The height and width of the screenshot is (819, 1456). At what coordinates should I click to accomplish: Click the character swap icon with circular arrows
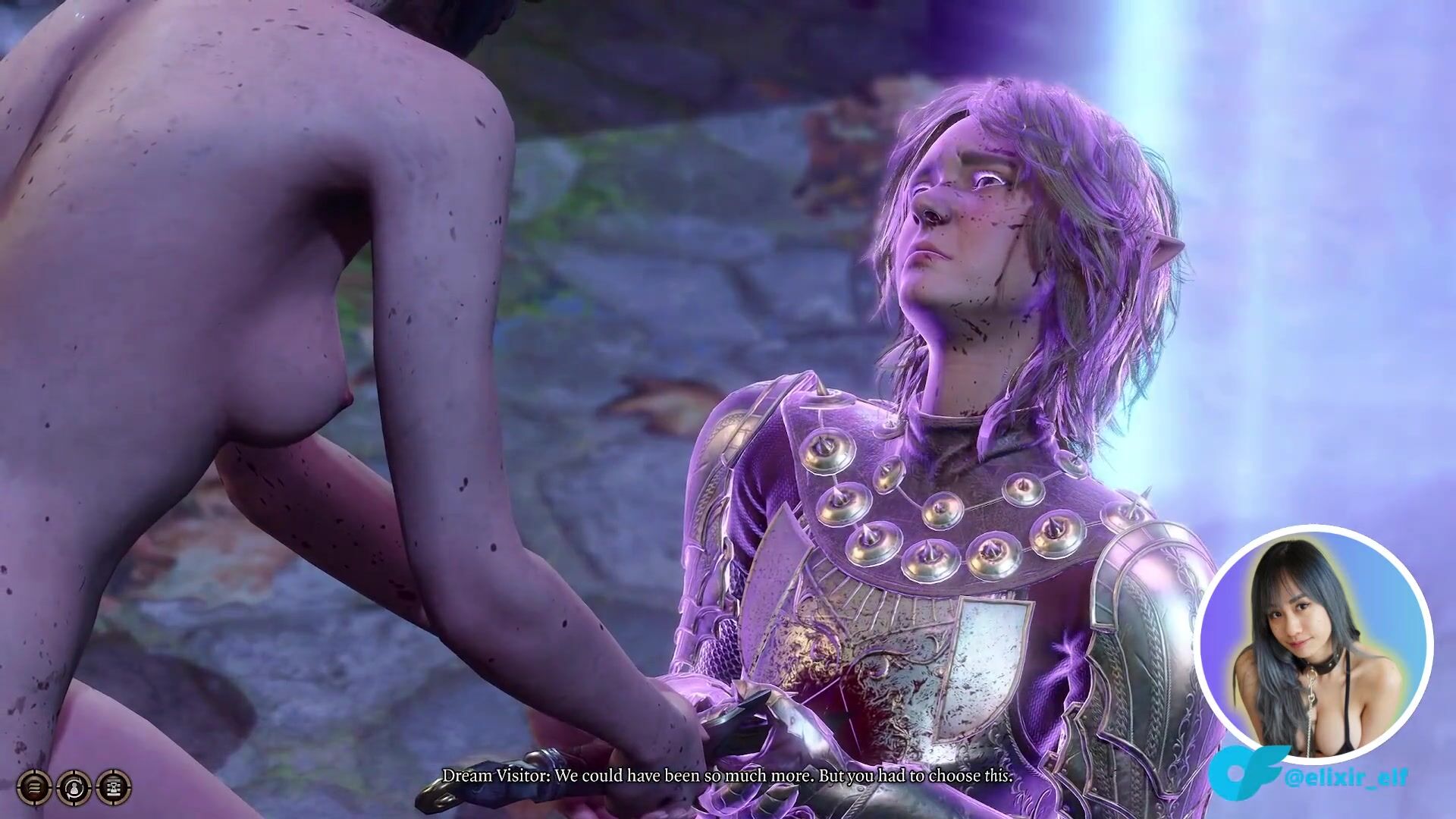pos(74,787)
